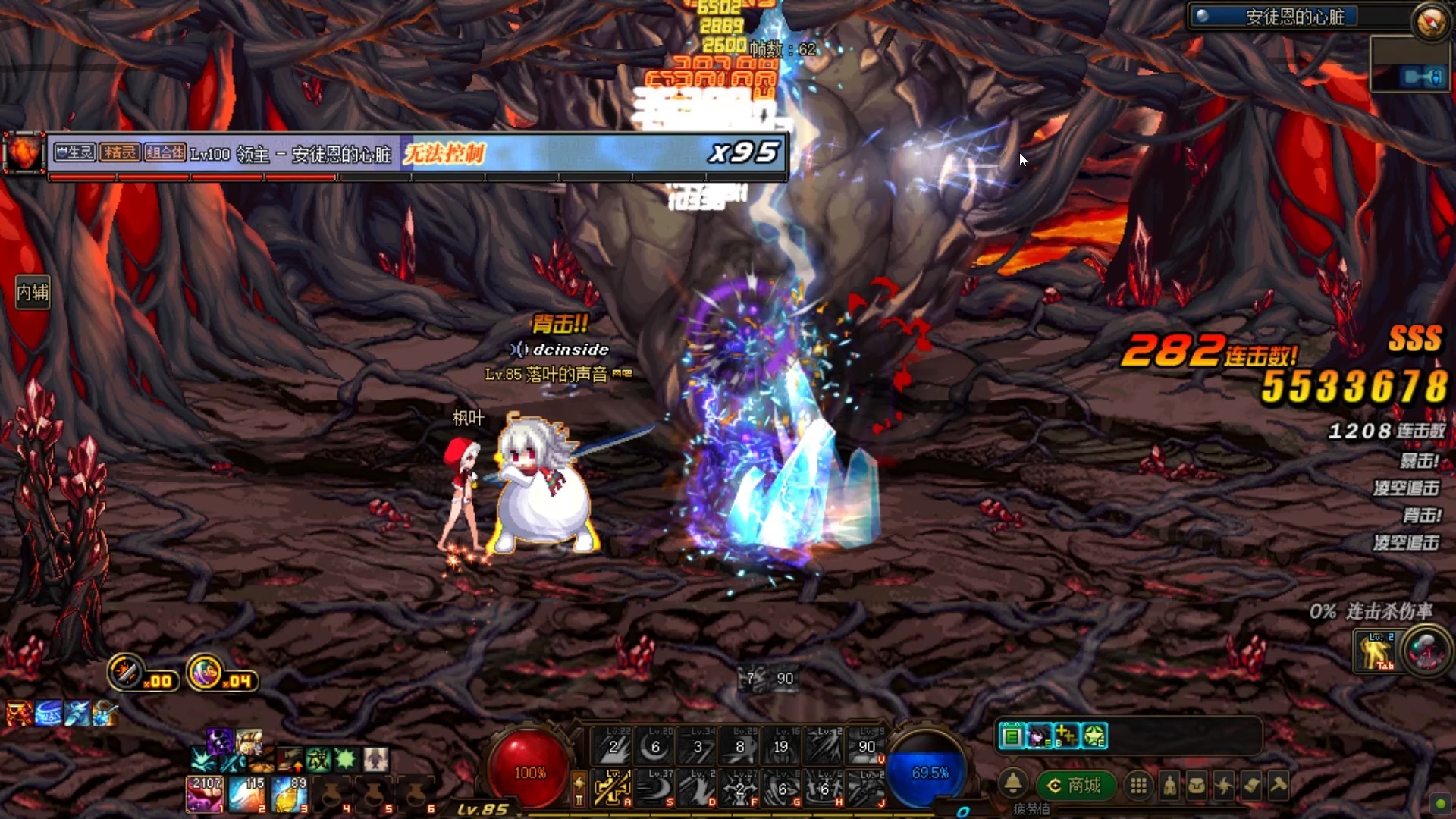Activate the golden crossed-sword skill on A

tap(613, 788)
